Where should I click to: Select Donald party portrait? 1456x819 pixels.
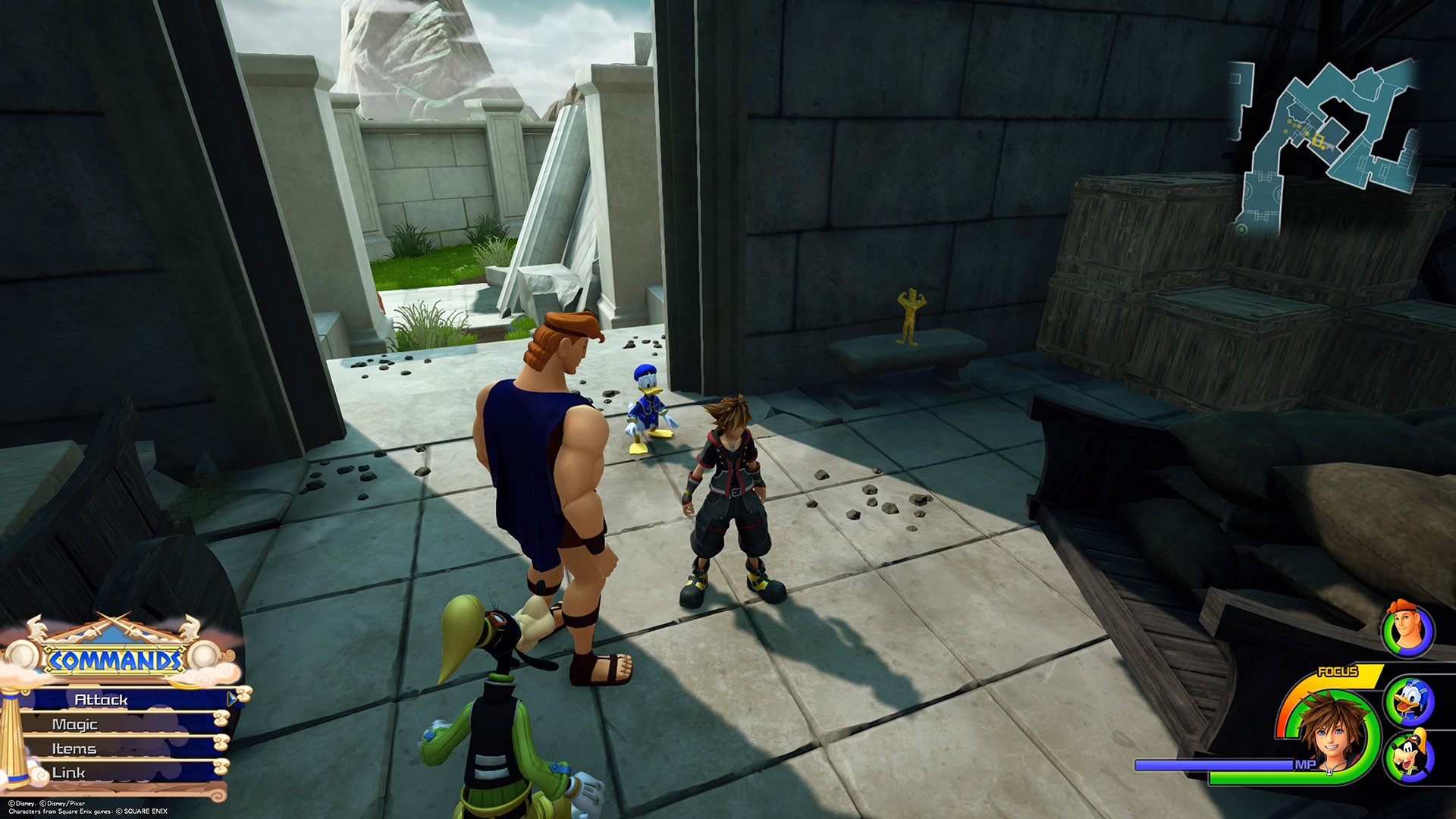coord(1409,701)
